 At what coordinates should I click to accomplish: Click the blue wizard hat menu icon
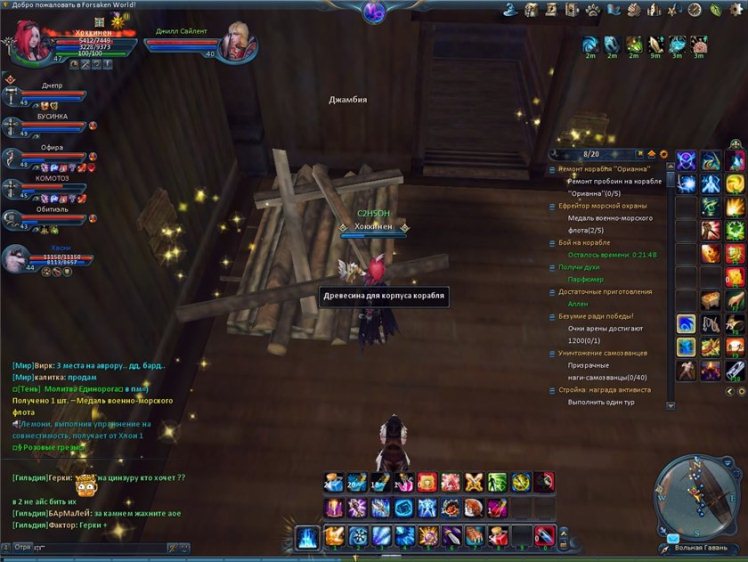point(509,9)
